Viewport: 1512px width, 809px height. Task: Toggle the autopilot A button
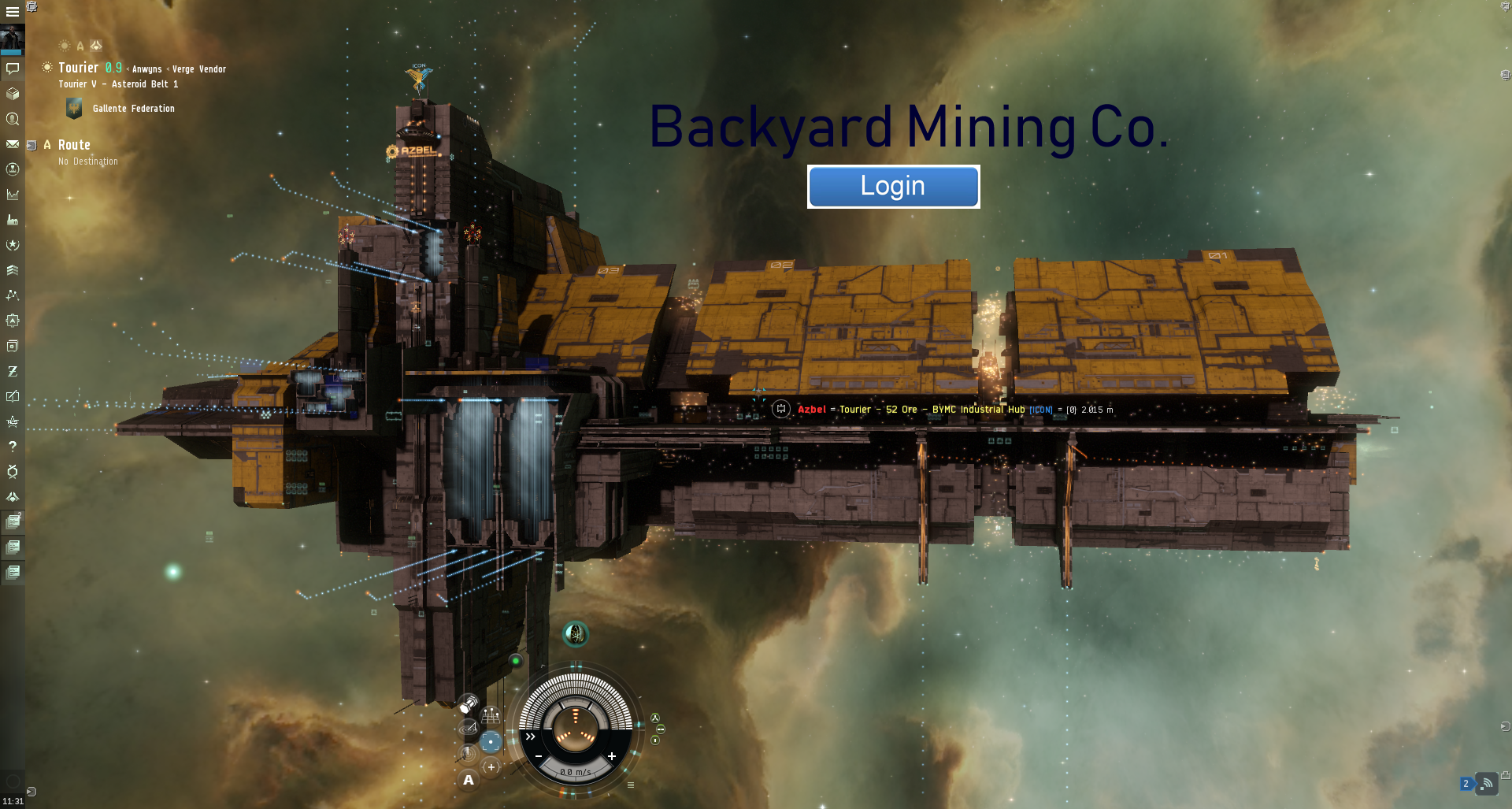point(469,780)
